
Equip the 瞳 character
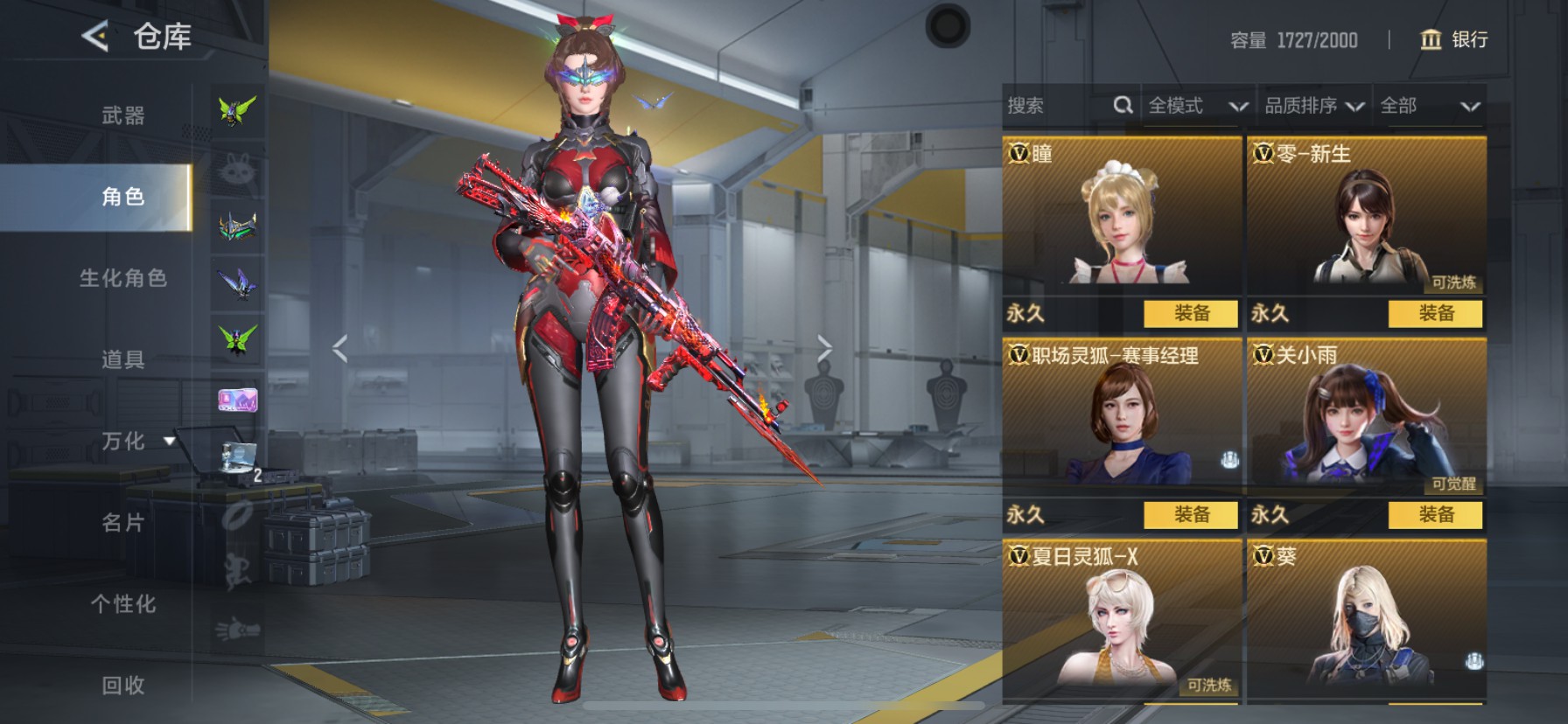tap(1192, 313)
